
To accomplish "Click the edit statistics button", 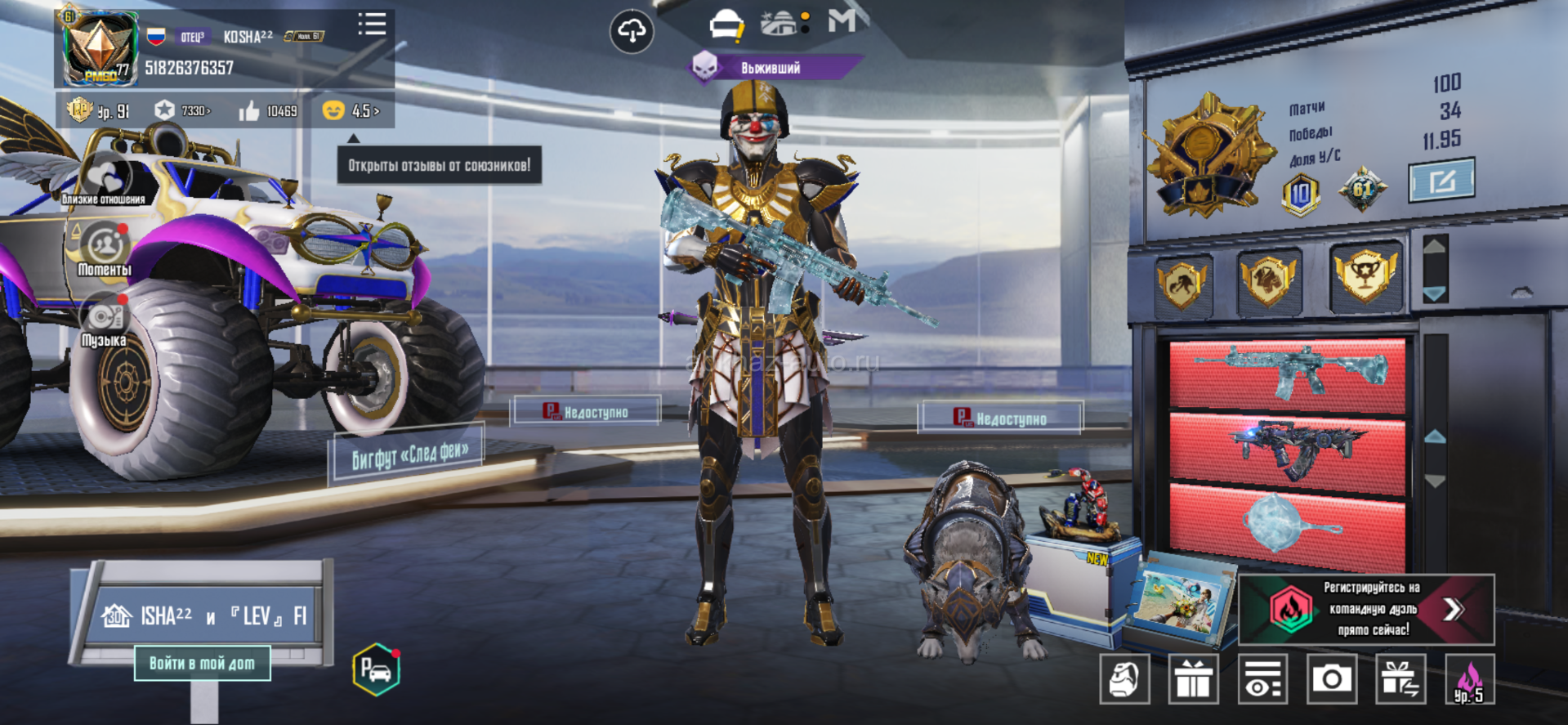I will 1441,180.
